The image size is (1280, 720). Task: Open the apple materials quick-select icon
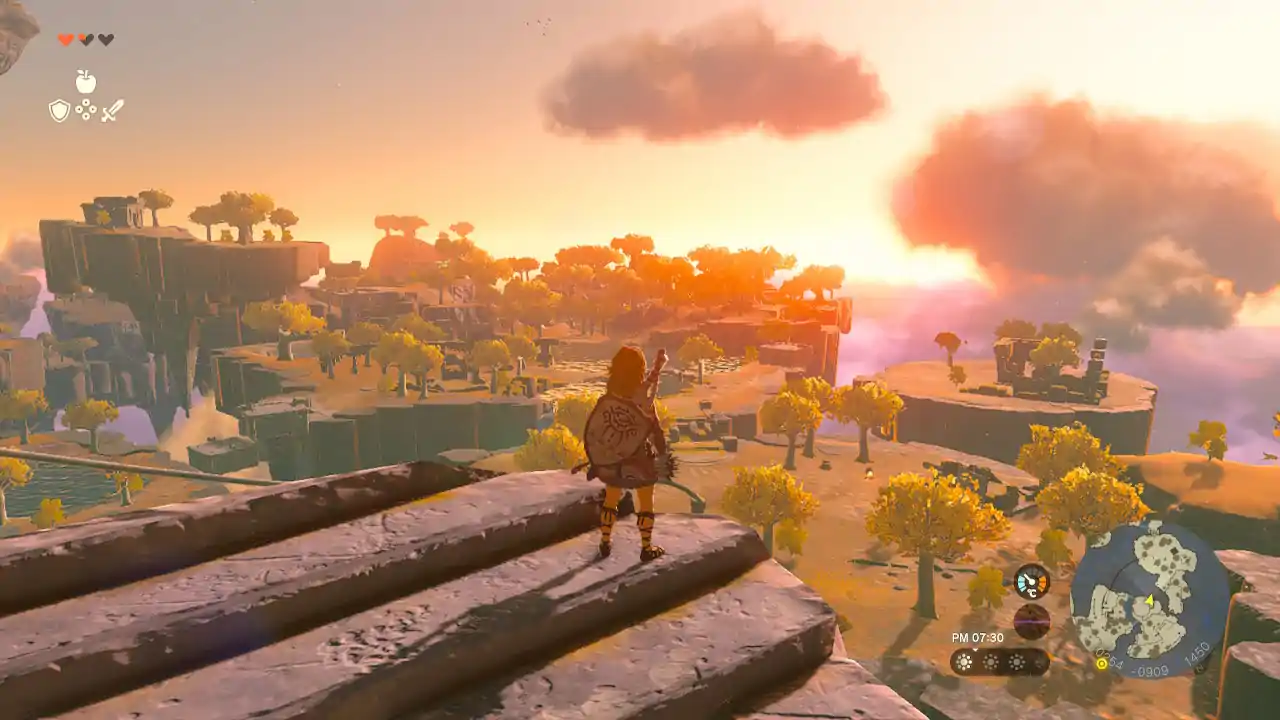(x=86, y=82)
